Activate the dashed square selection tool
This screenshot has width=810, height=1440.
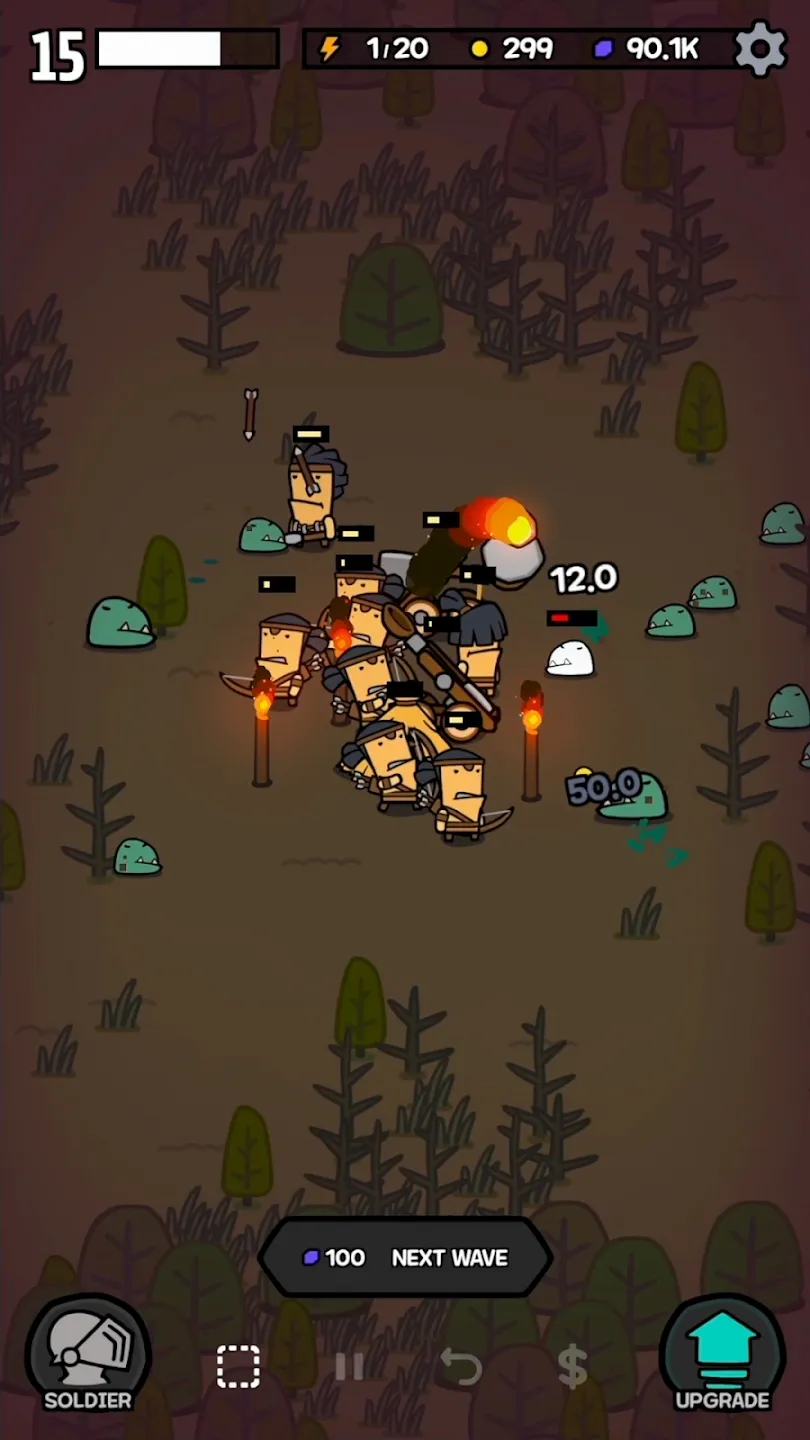[238, 1366]
